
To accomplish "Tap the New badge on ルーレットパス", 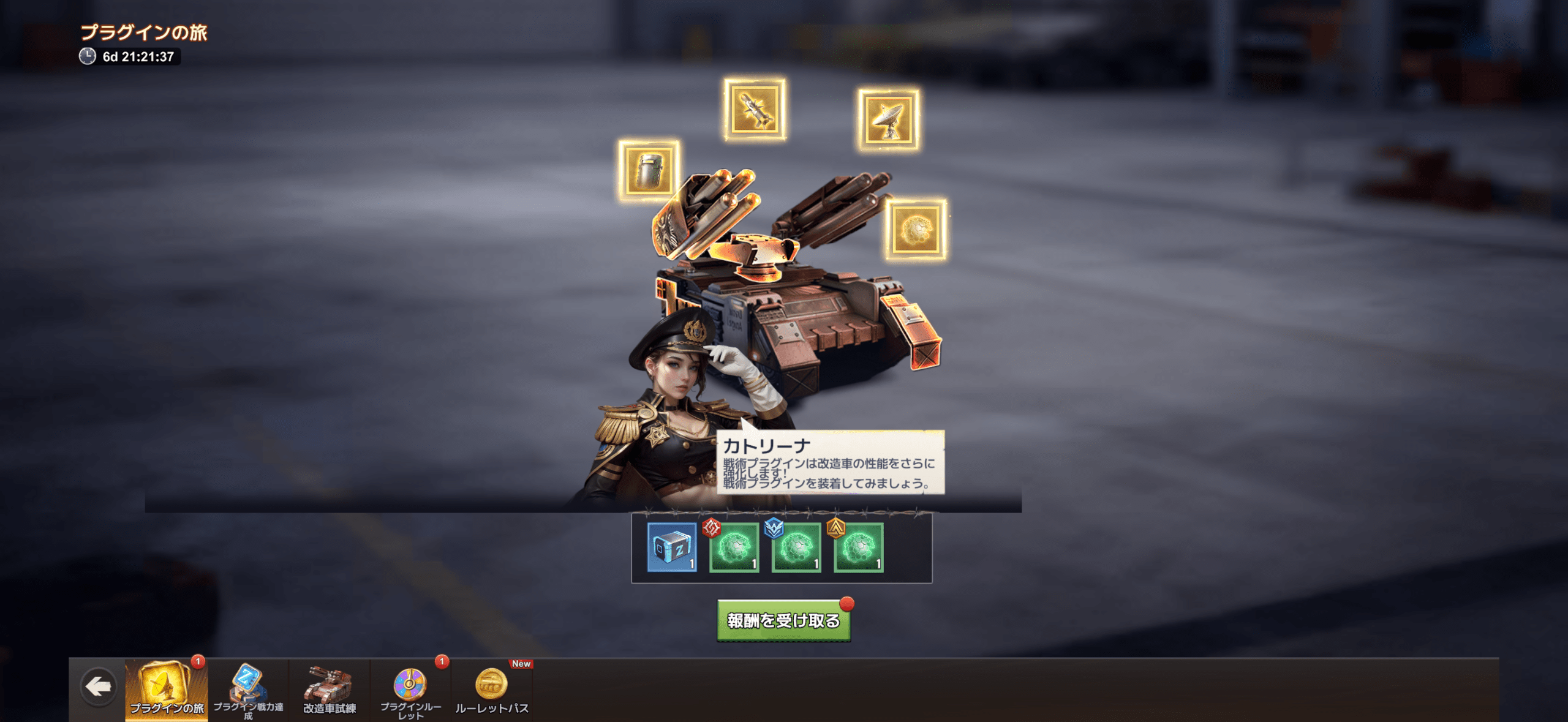I will tap(519, 663).
